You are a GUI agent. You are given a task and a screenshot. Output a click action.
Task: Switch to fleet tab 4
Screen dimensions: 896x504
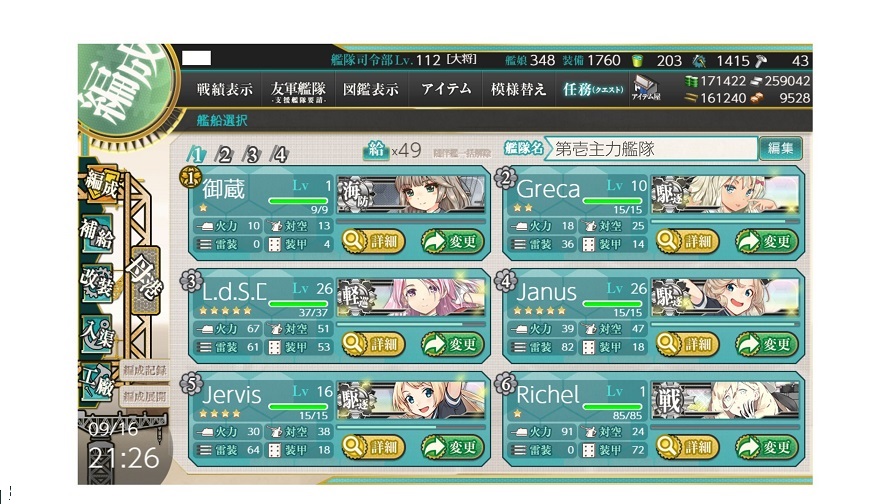coord(279,154)
